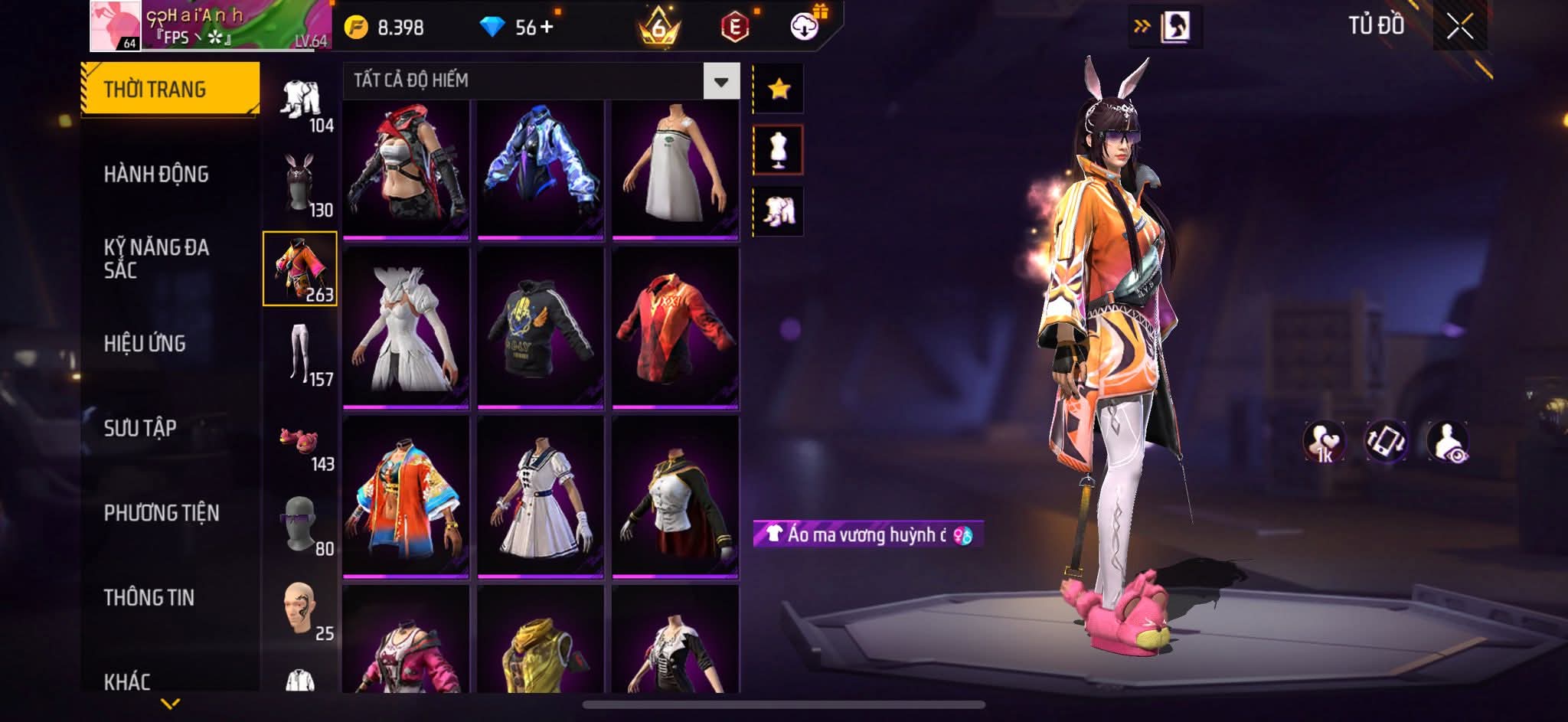Go to the SƯU TẬP tab
The height and width of the screenshot is (722, 1568).
[x=140, y=428]
